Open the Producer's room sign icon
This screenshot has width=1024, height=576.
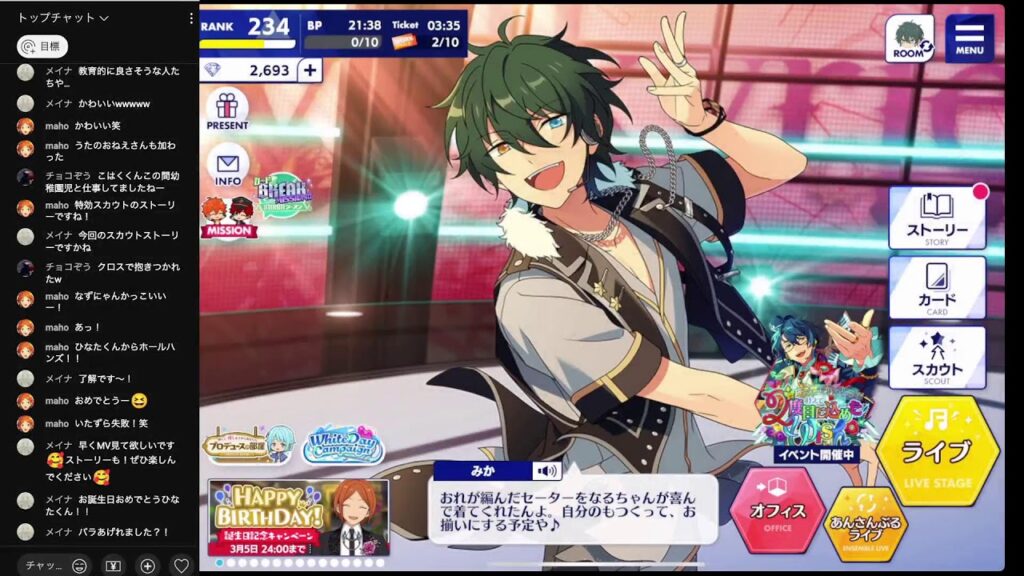click(x=247, y=445)
